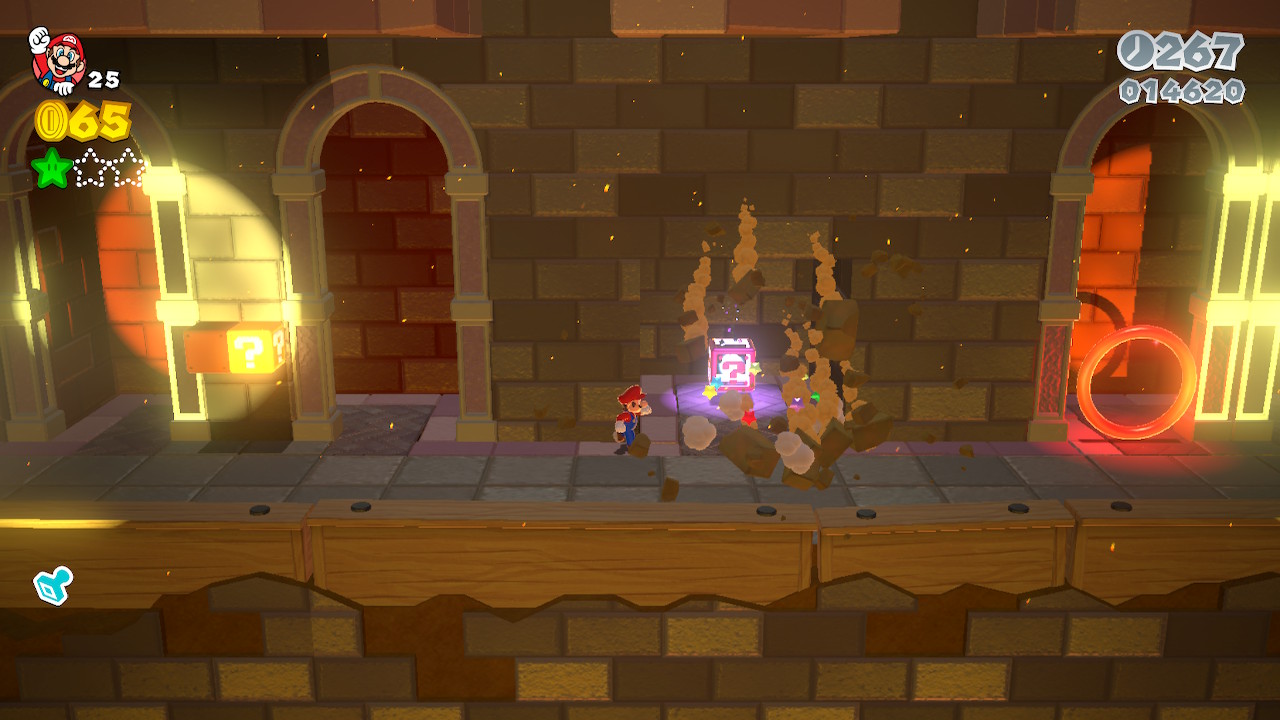
Task: Click the Mario lives icon
Action: point(58,60)
